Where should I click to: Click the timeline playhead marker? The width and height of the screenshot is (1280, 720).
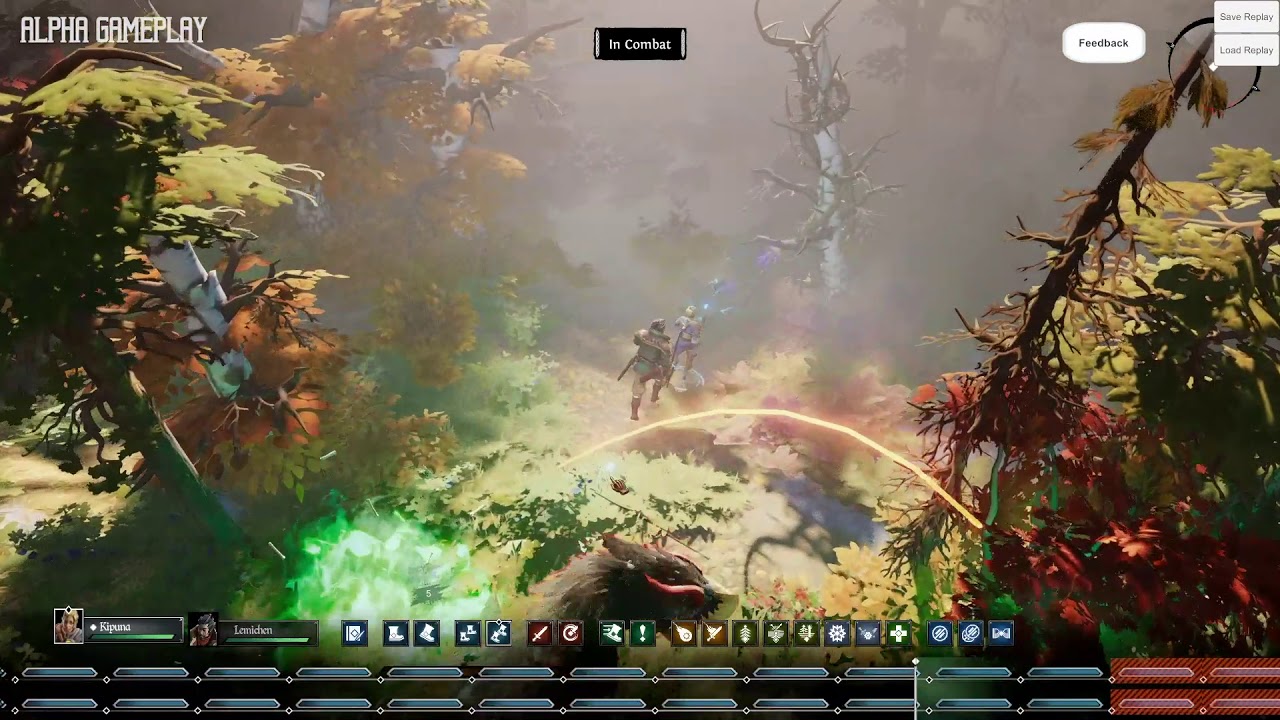[x=916, y=663]
